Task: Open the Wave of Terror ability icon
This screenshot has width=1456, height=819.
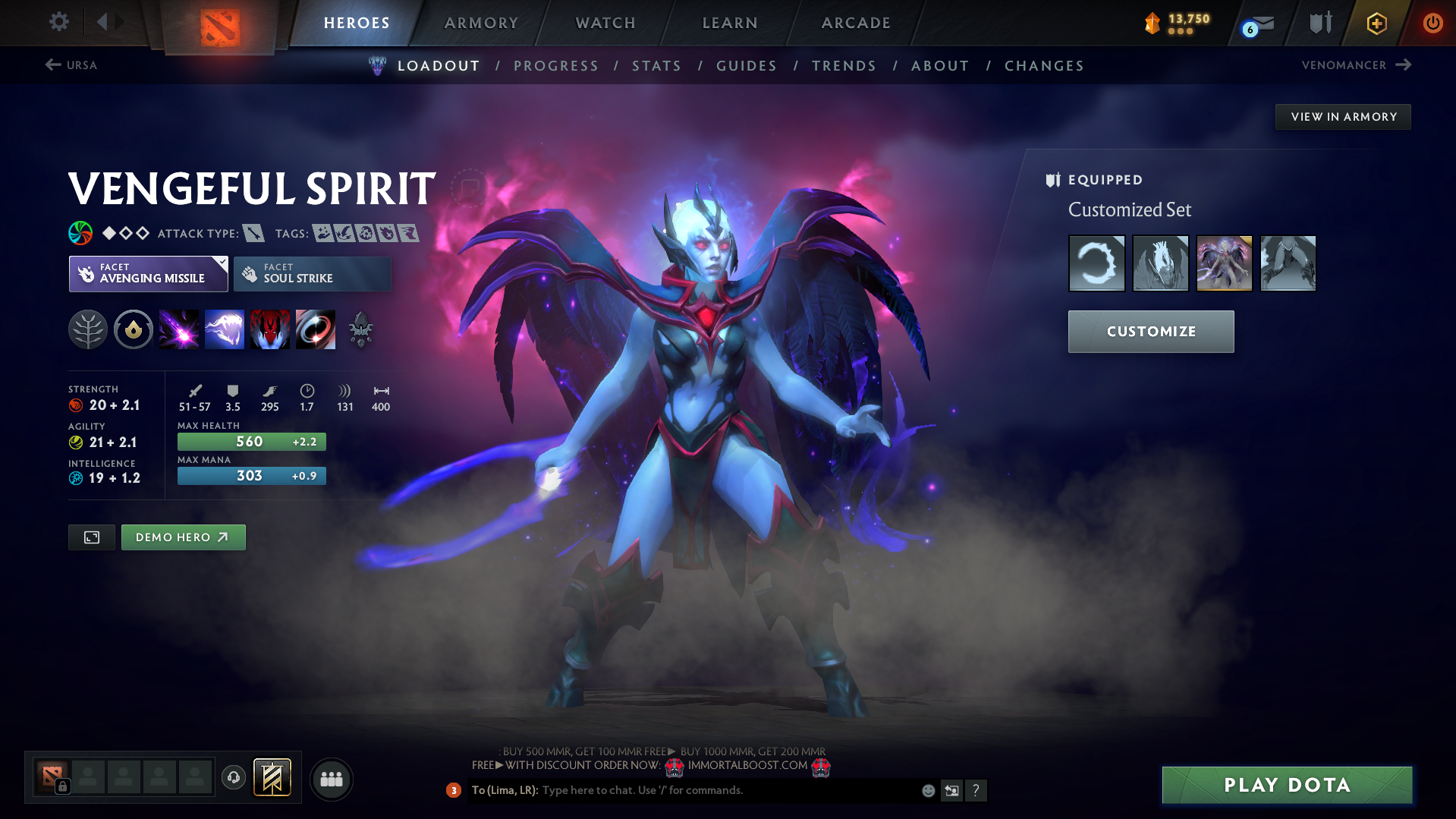Action: click(x=225, y=329)
